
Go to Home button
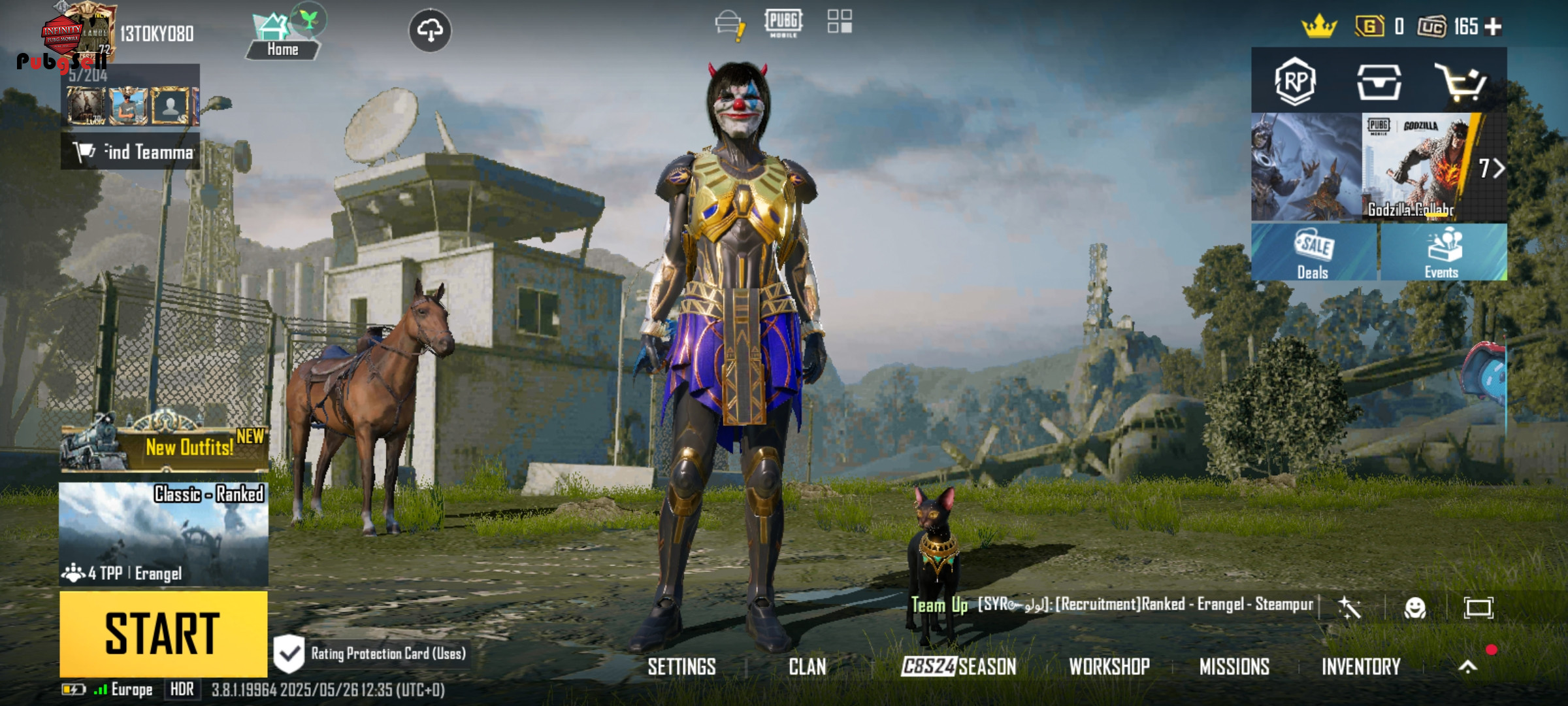(x=282, y=38)
